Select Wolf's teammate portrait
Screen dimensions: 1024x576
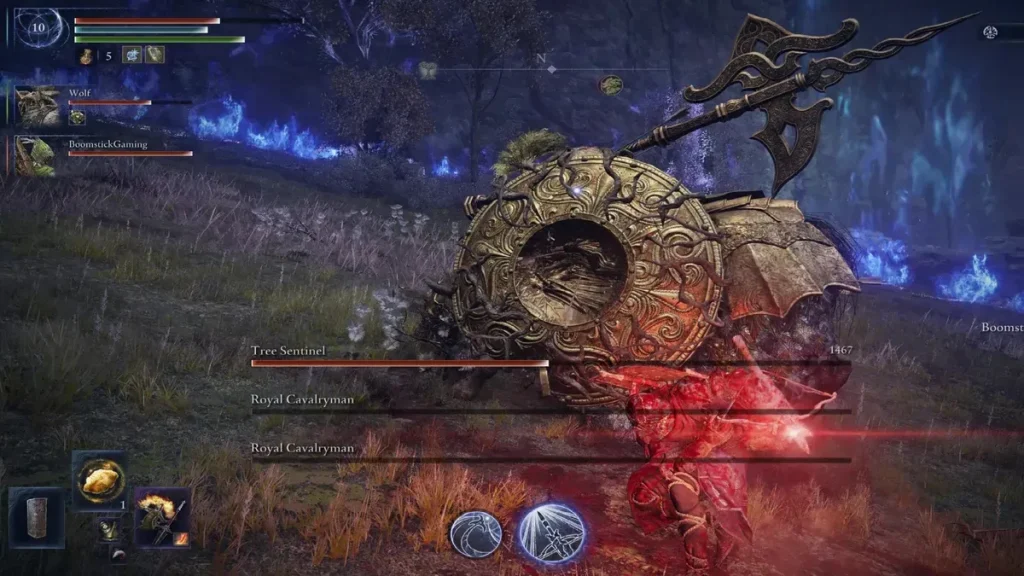tap(39, 105)
